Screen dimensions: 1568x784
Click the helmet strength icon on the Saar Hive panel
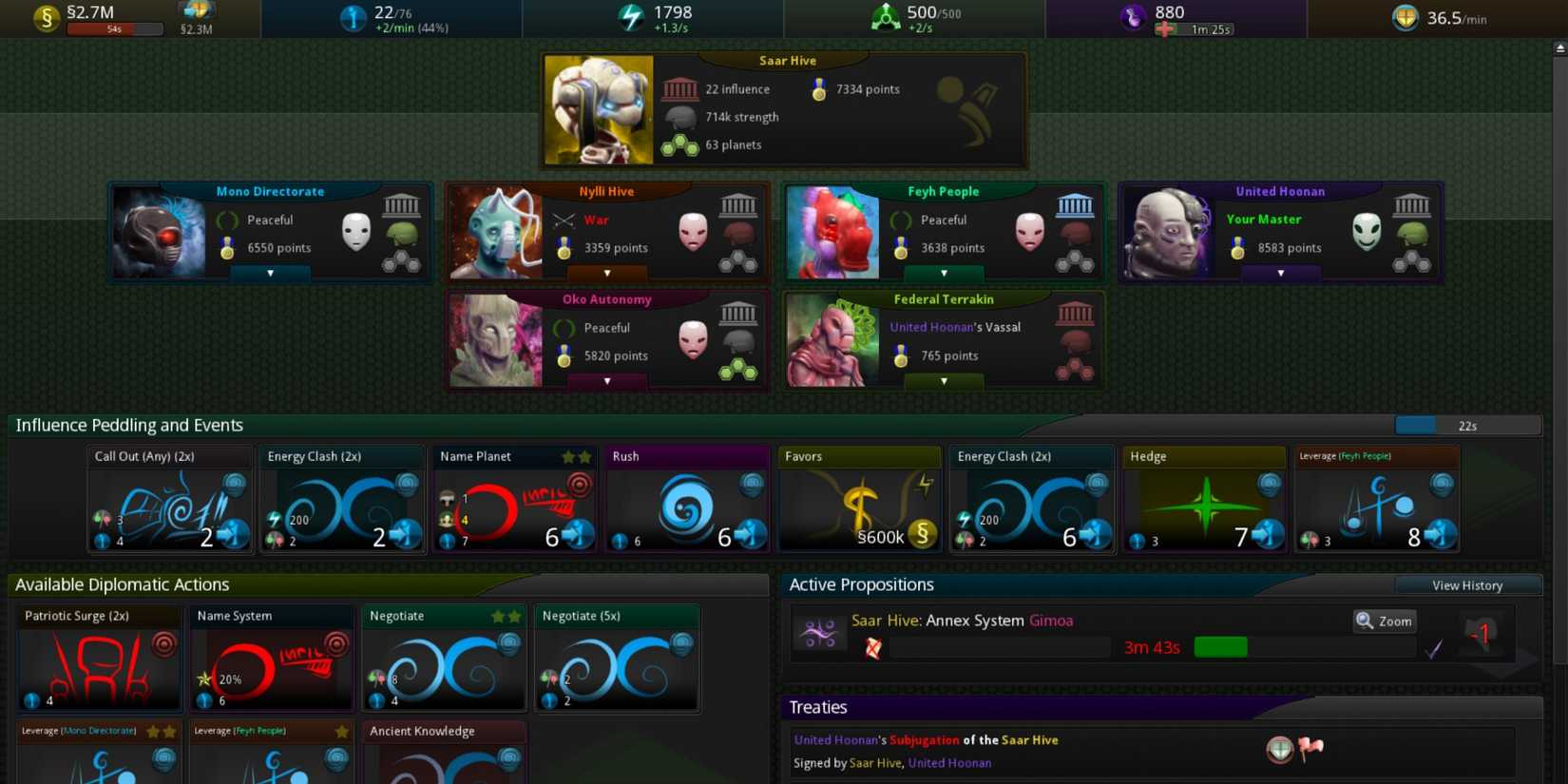coord(682,116)
